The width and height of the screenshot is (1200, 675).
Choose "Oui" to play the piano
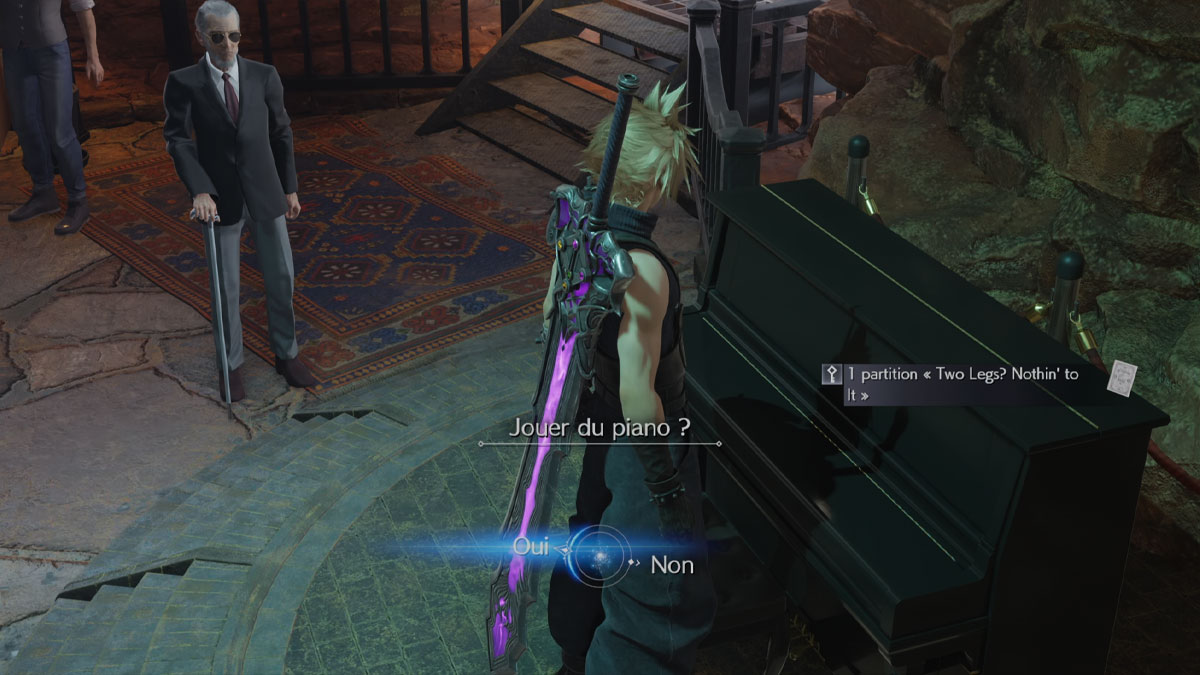531,547
